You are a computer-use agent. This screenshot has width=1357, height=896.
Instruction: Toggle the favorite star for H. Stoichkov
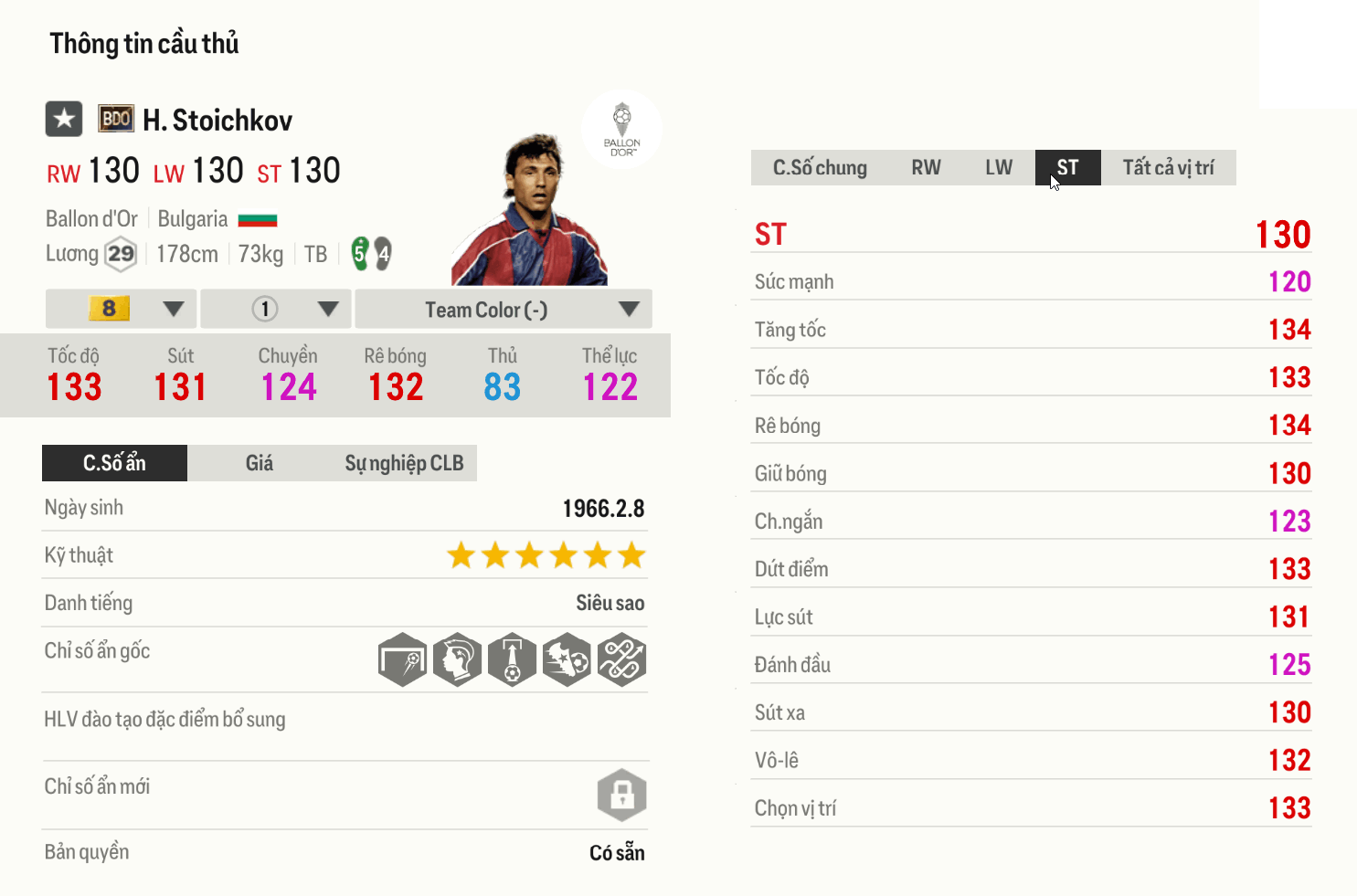pyautogui.click(x=62, y=119)
